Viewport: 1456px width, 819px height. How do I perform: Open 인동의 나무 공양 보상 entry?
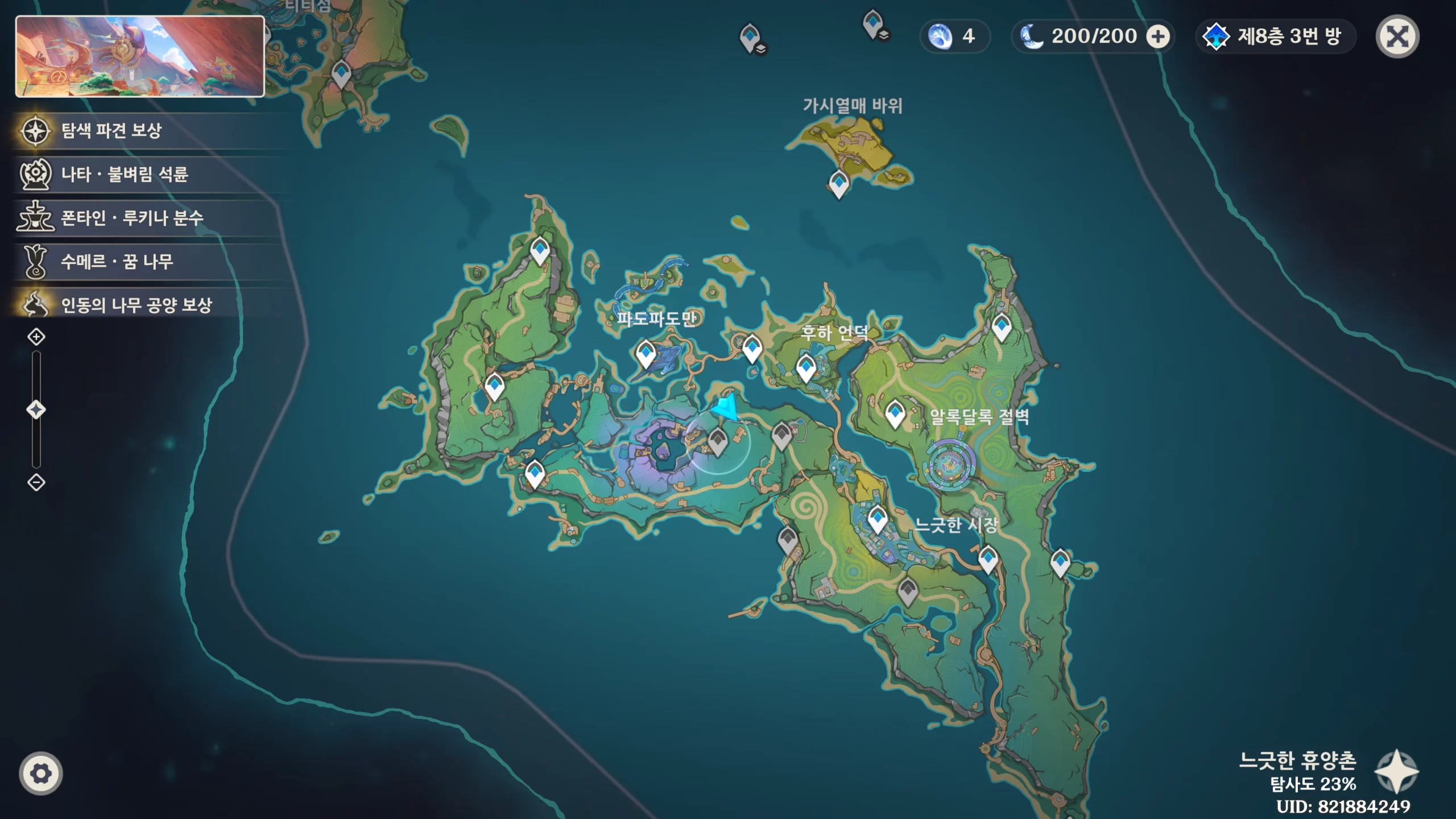[x=136, y=305]
